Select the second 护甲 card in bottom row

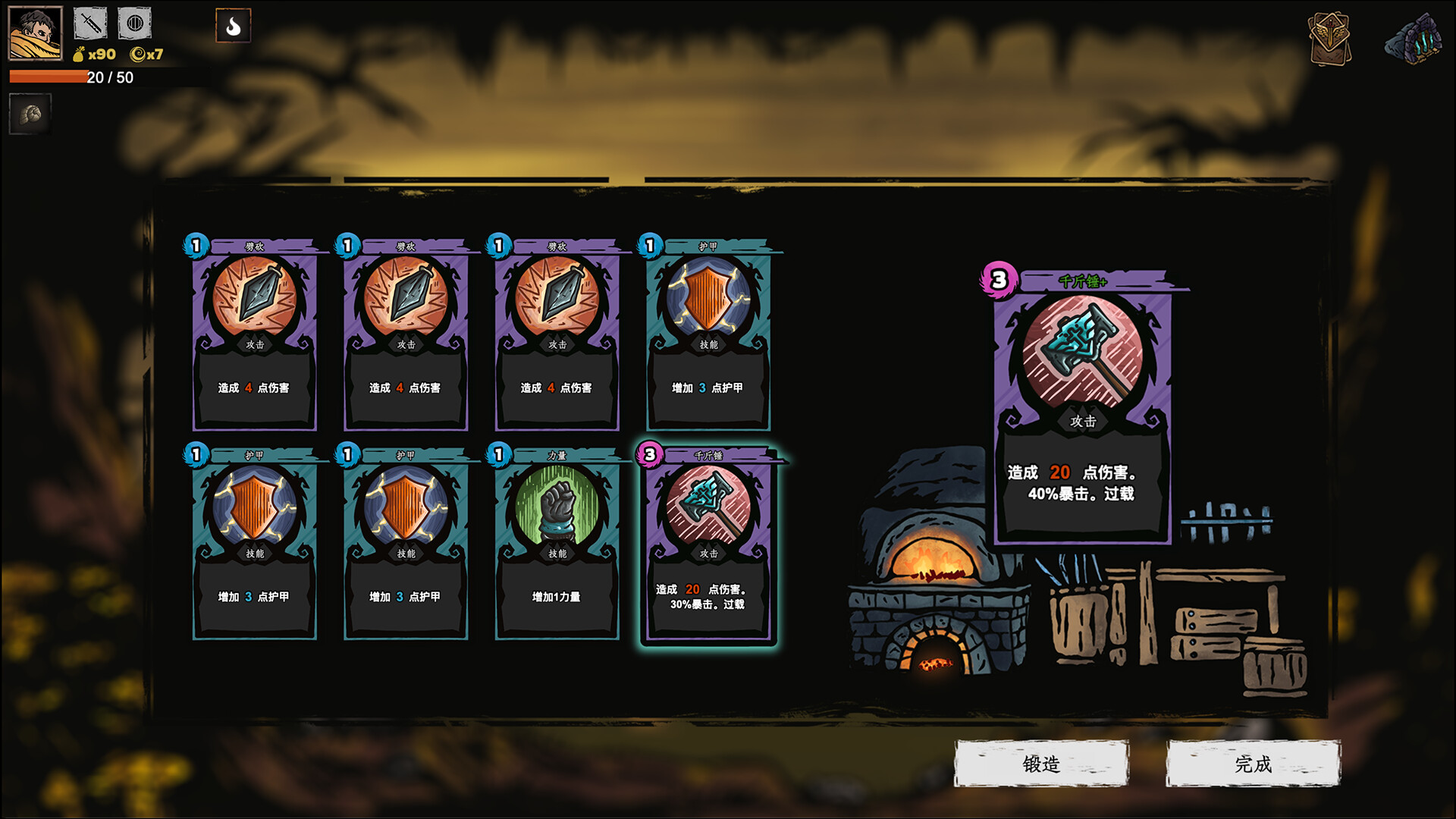click(x=406, y=542)
